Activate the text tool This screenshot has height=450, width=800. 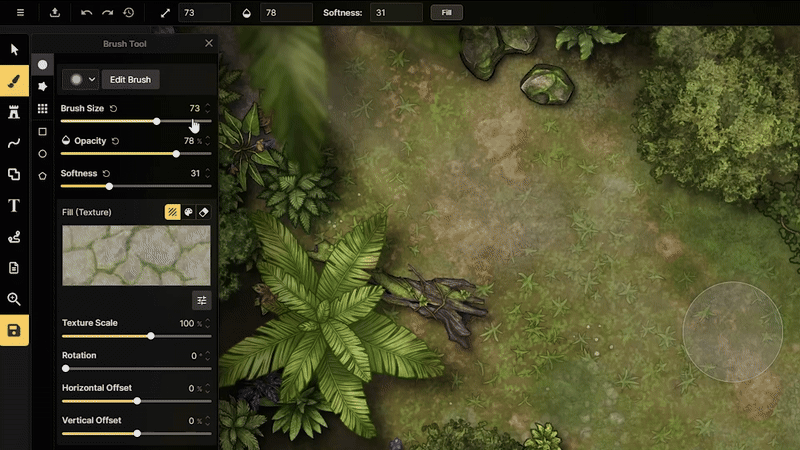coord(14,205)
